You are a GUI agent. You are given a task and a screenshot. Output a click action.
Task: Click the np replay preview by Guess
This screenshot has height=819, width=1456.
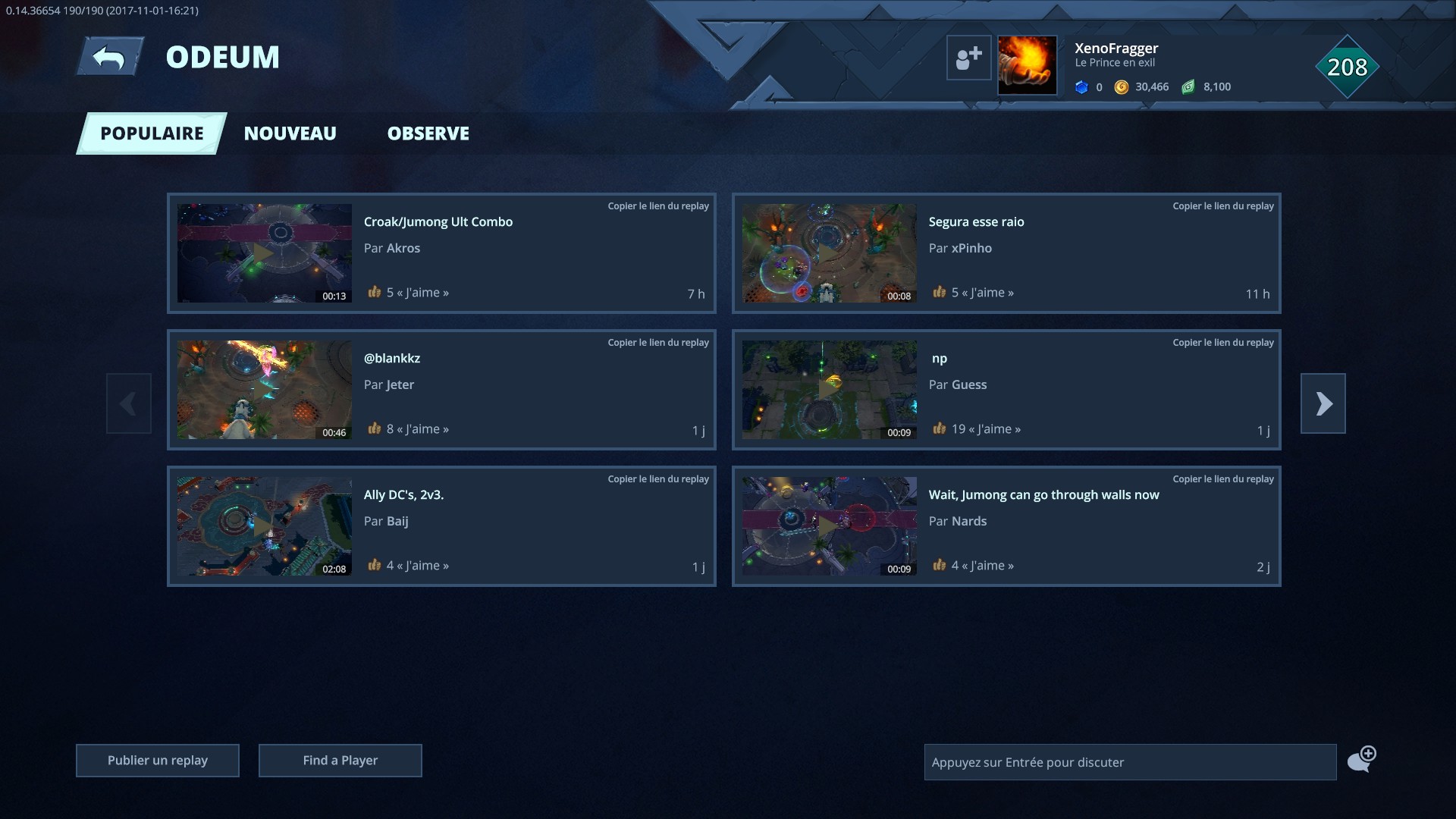(829, 390)
